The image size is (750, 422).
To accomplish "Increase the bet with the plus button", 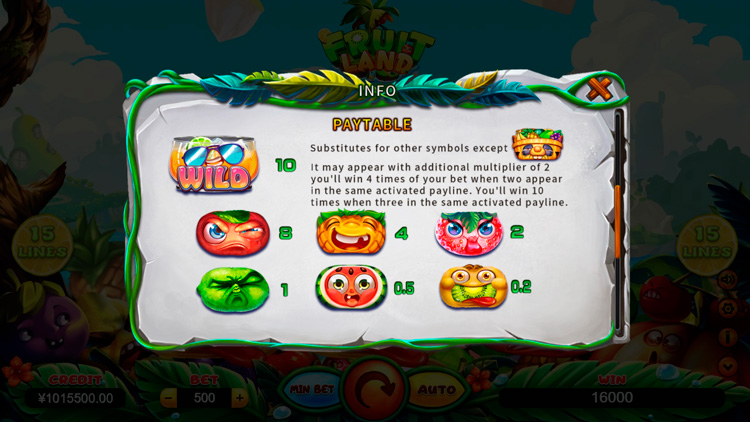I will [x=239, y=397].
